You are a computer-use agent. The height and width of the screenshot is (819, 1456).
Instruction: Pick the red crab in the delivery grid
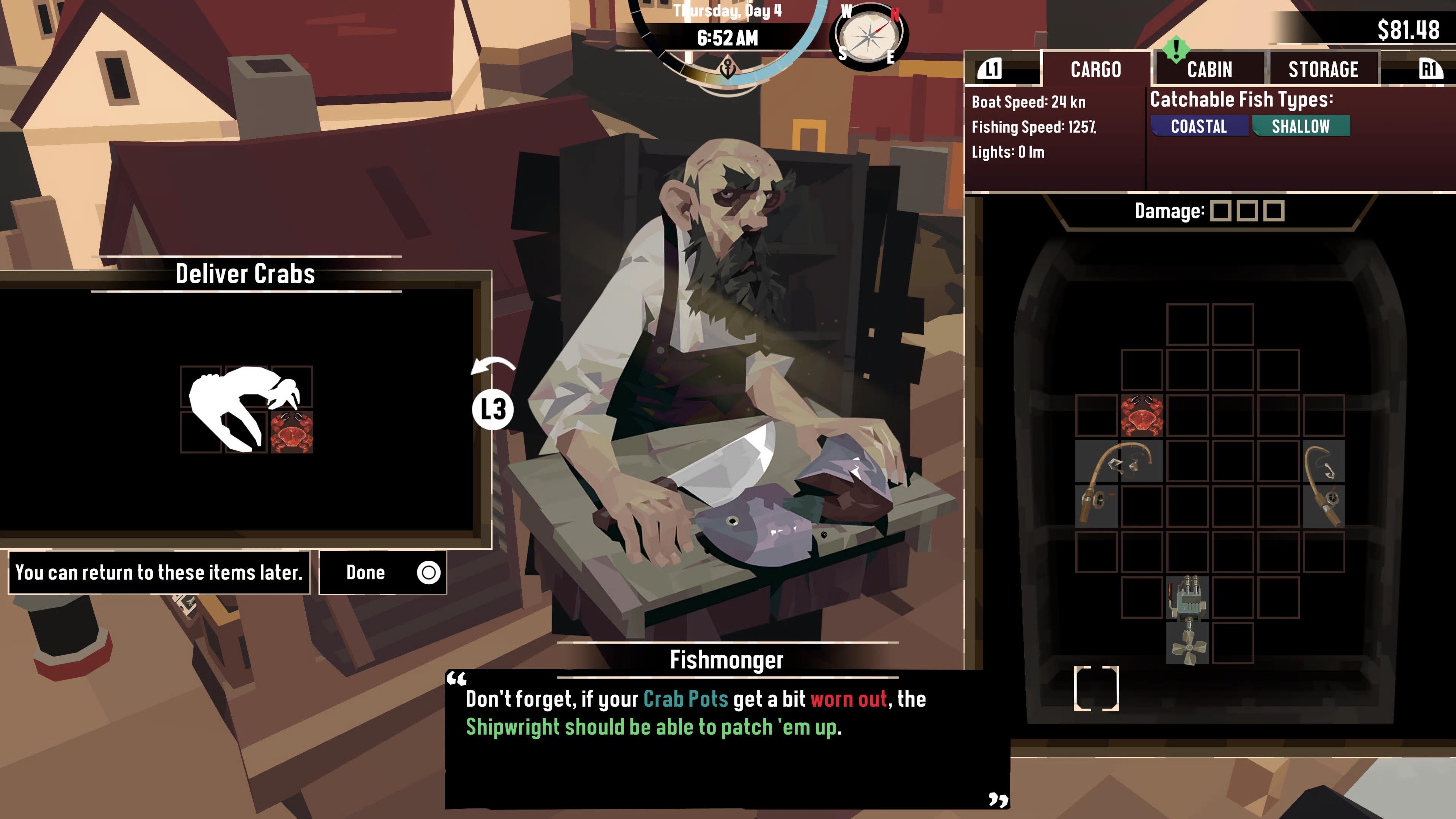(292, 432)
